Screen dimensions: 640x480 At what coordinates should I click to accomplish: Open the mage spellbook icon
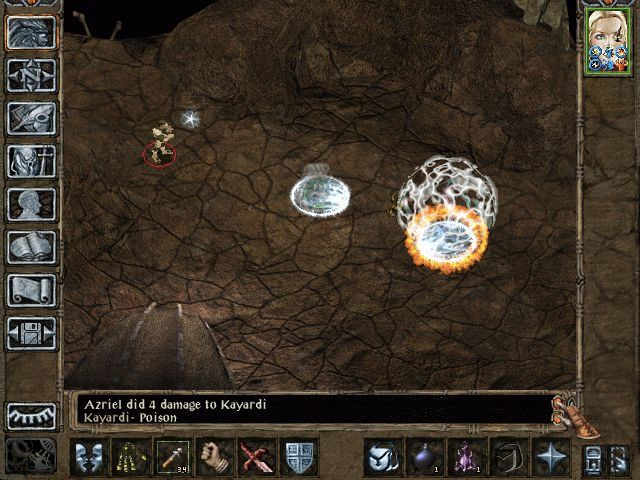(31, 247)
